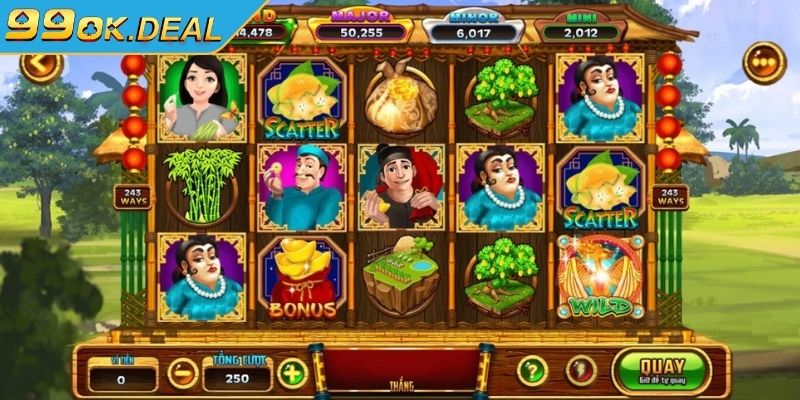Image resolution: width=800 pixels, height=400 pixels.
Task: Open the three-dot menu button
Action: pos(764,63)
